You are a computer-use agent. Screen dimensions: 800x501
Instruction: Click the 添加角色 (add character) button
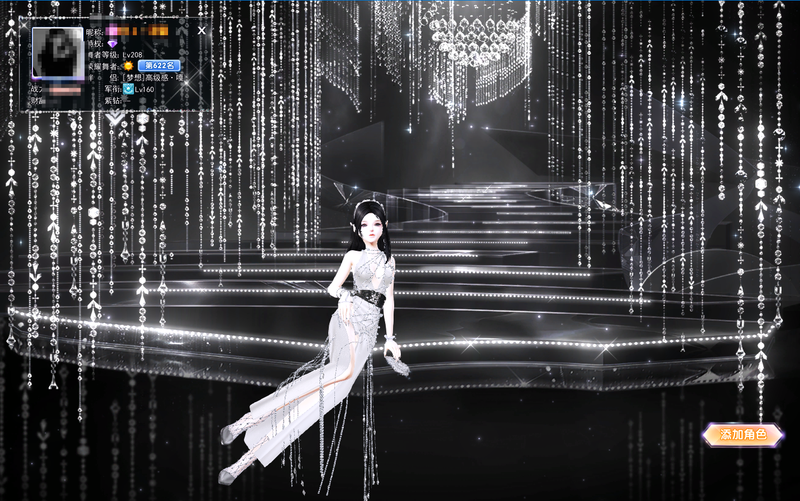coord(743,435)
